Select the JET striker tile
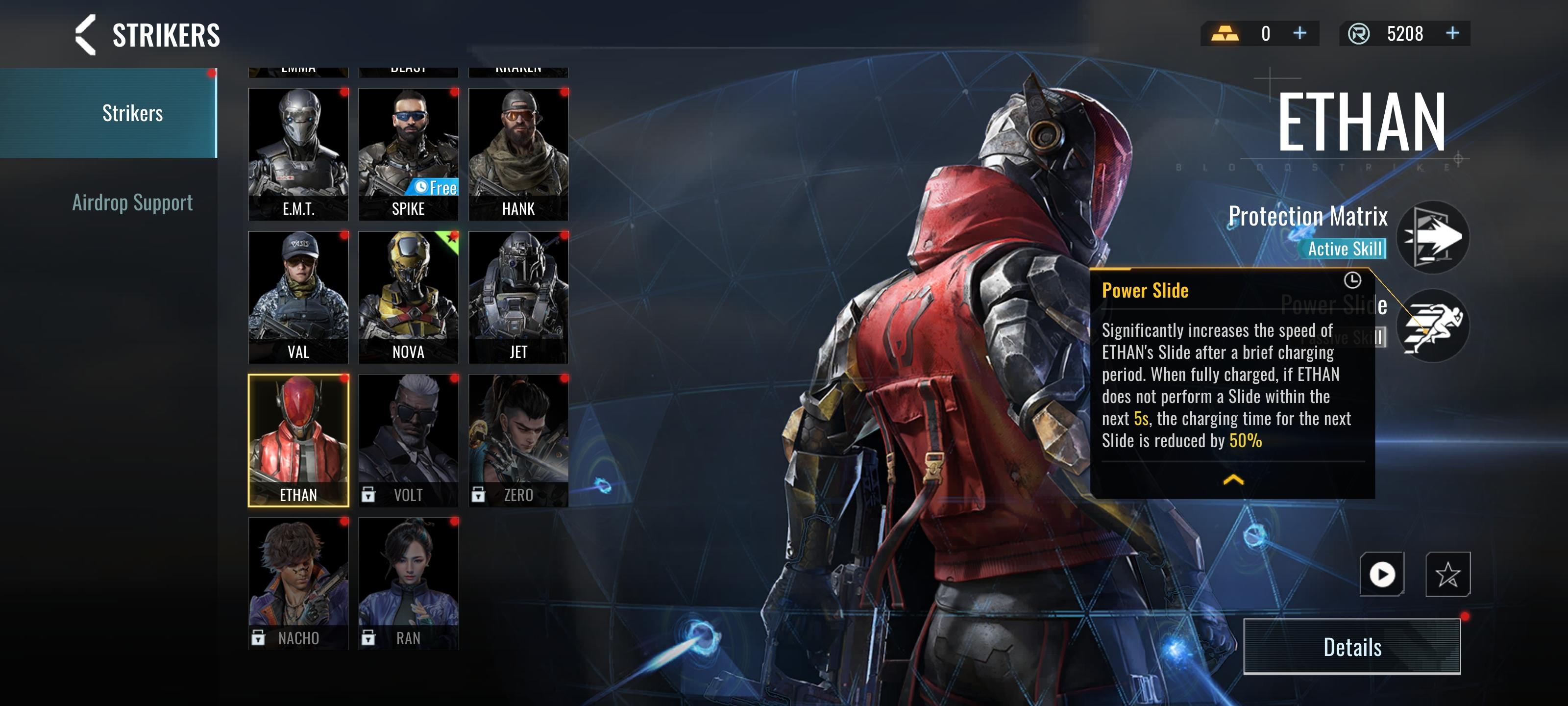1568x706 pixels. (518, 297)
